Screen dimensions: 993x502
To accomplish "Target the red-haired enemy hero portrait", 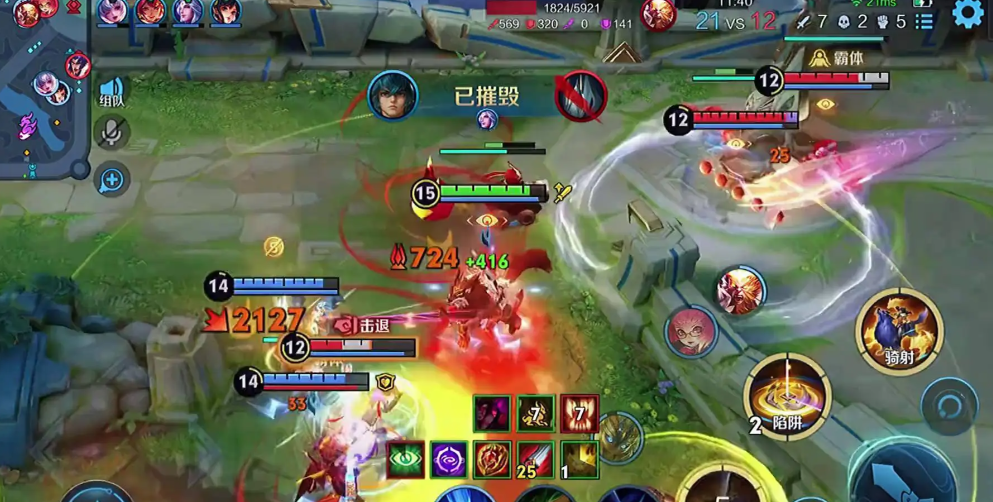I will coord(740,291).
